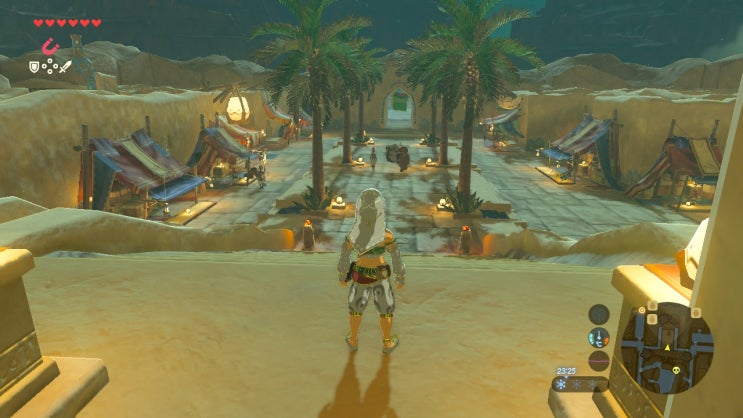Select the snowflake weather forecast icon
This screenshot has height=418, width=743.
click(562, 384)
